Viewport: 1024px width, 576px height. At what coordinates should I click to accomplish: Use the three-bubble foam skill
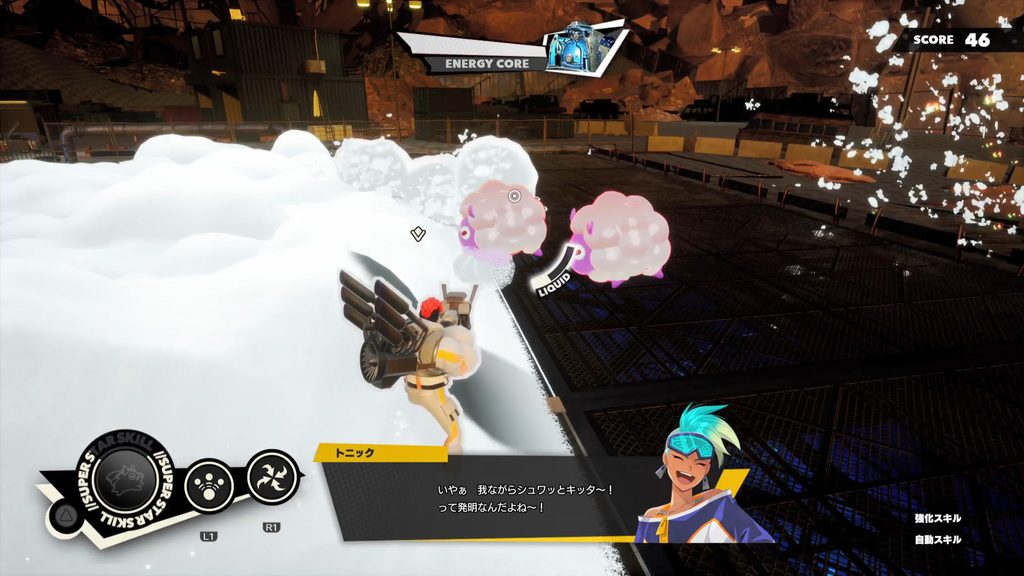coord(210,482)
